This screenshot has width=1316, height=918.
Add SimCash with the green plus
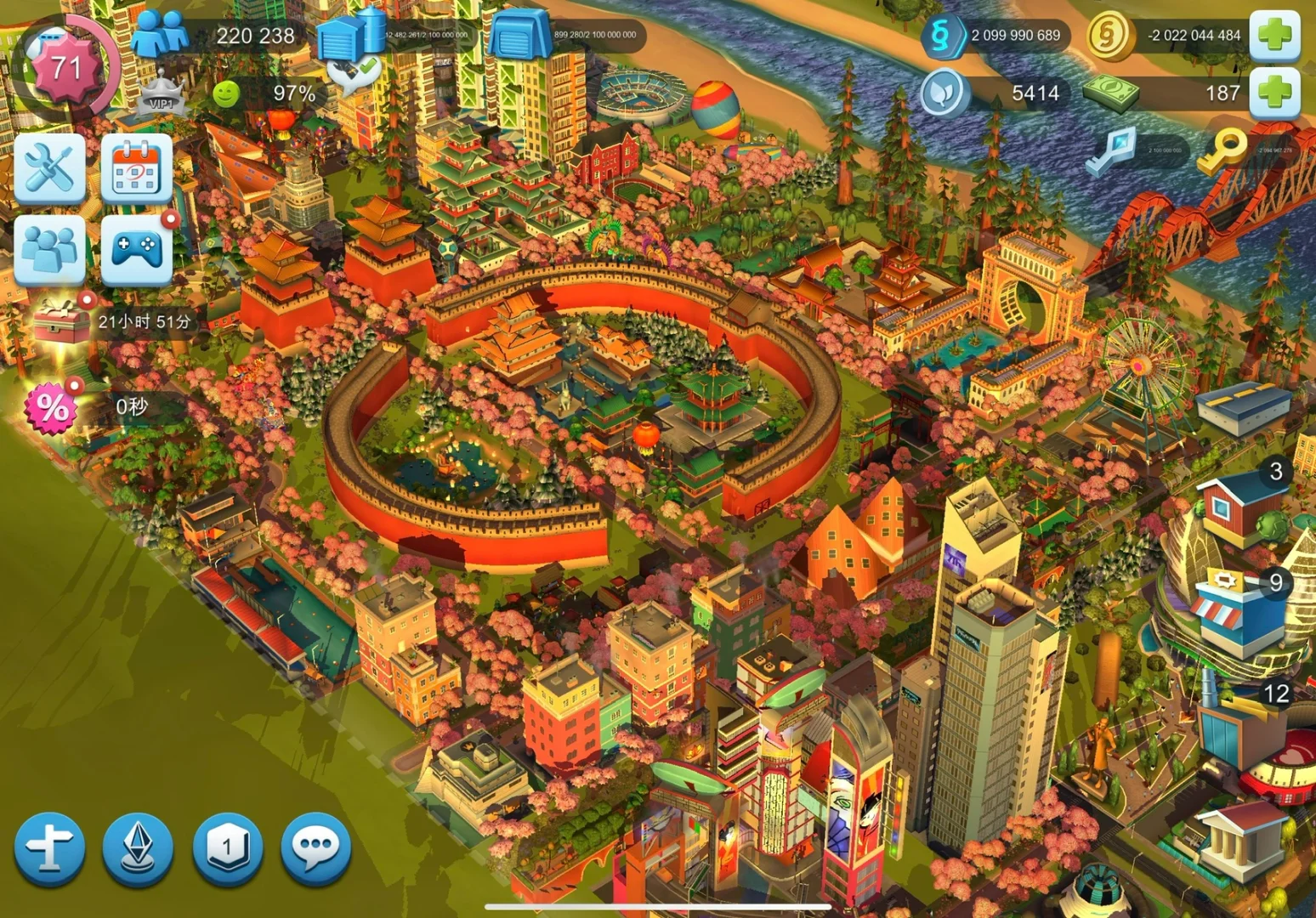[1274, 93]
